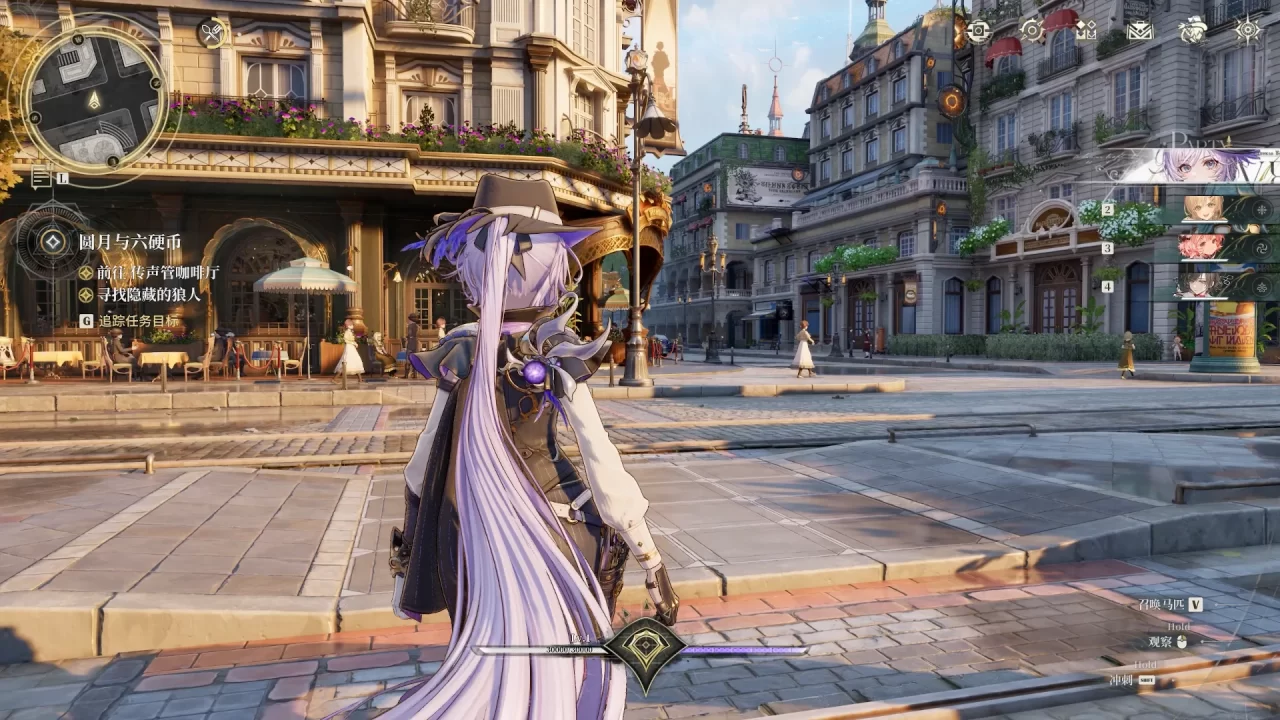Select the ultimate skill emblem at bottom center
This screenshot has height=720, width=1280.
(645, 645)
